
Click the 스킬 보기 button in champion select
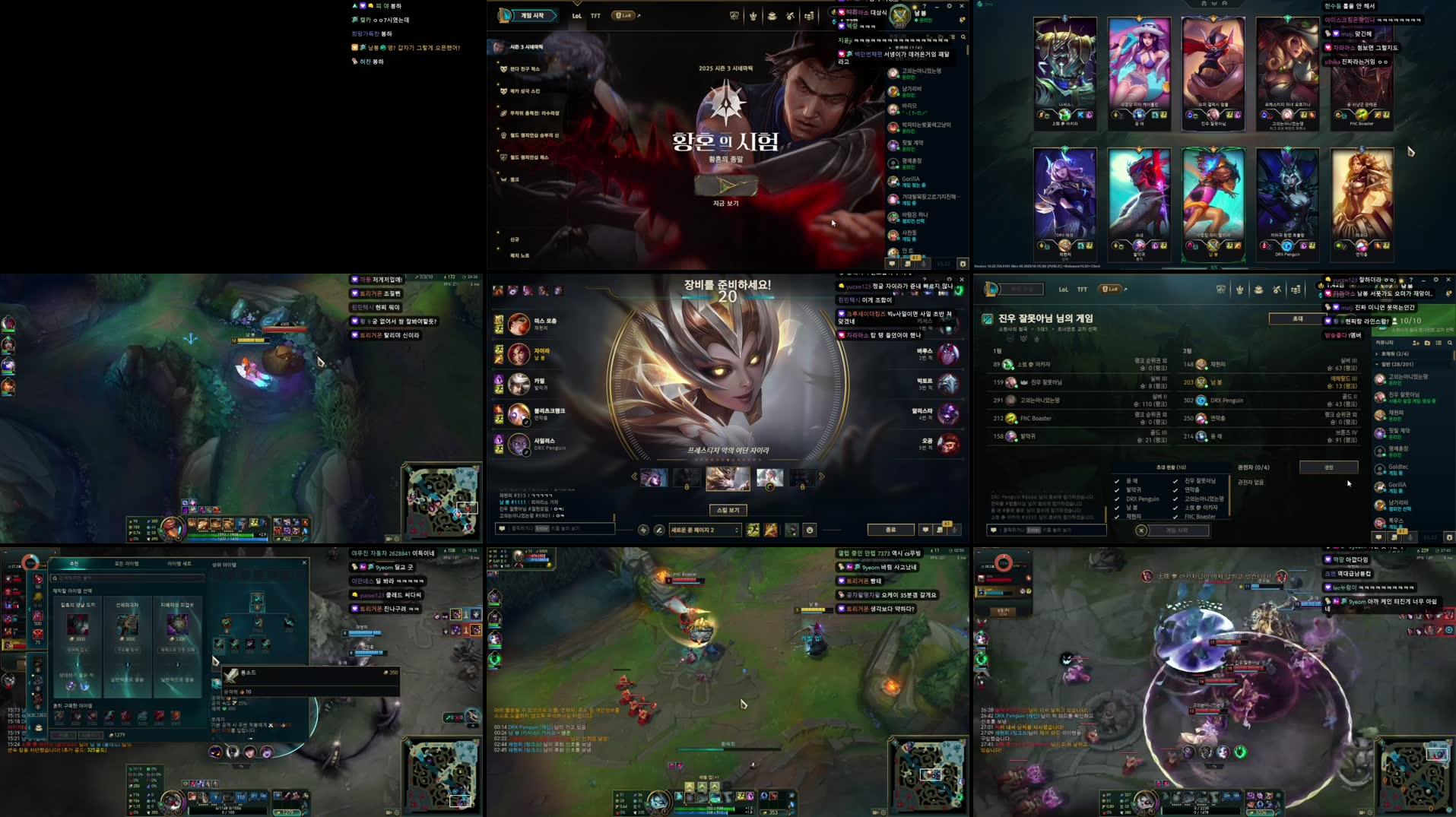click(x=728, y=510)
